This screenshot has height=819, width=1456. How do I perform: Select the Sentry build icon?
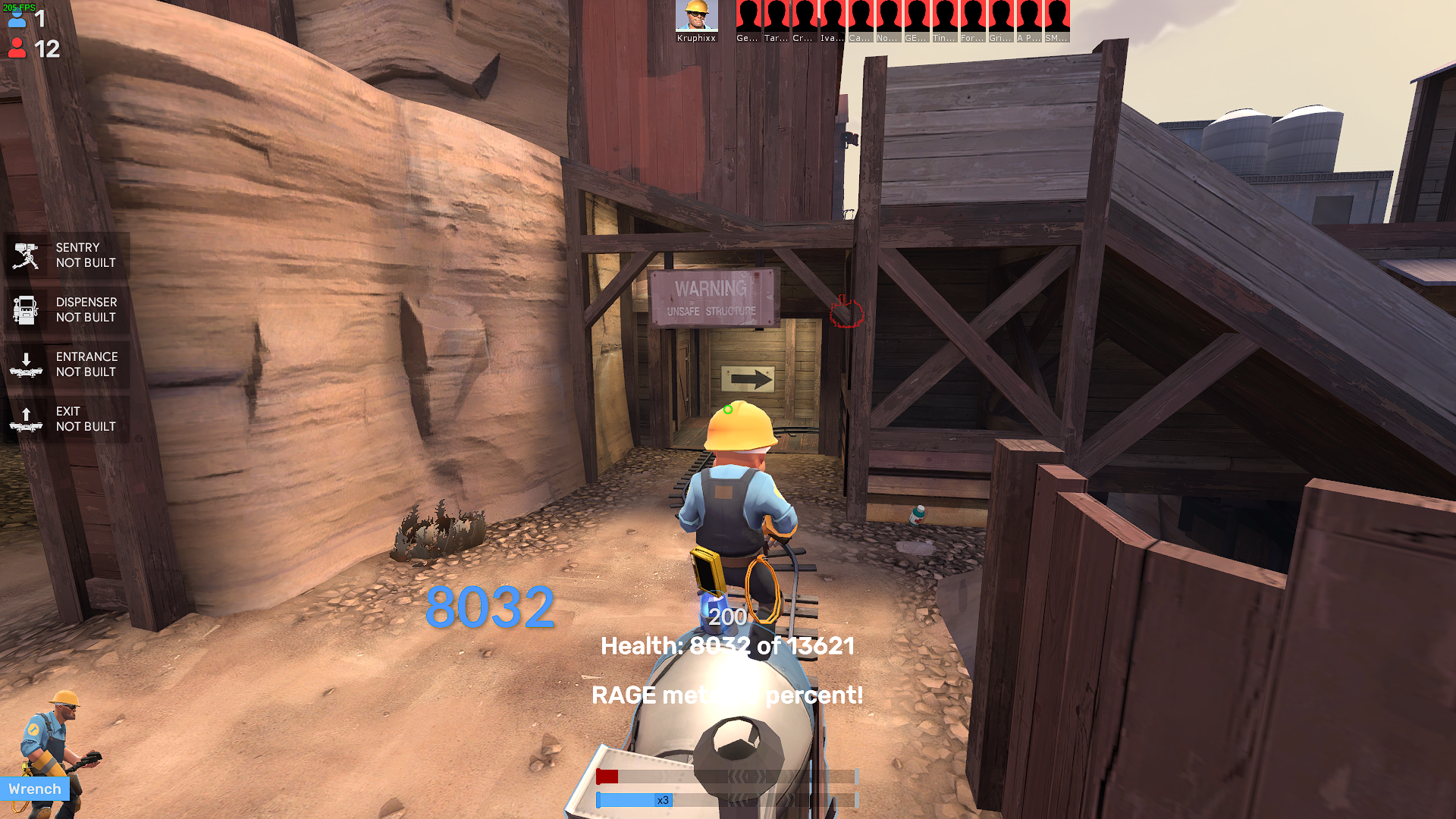(26, 255)
